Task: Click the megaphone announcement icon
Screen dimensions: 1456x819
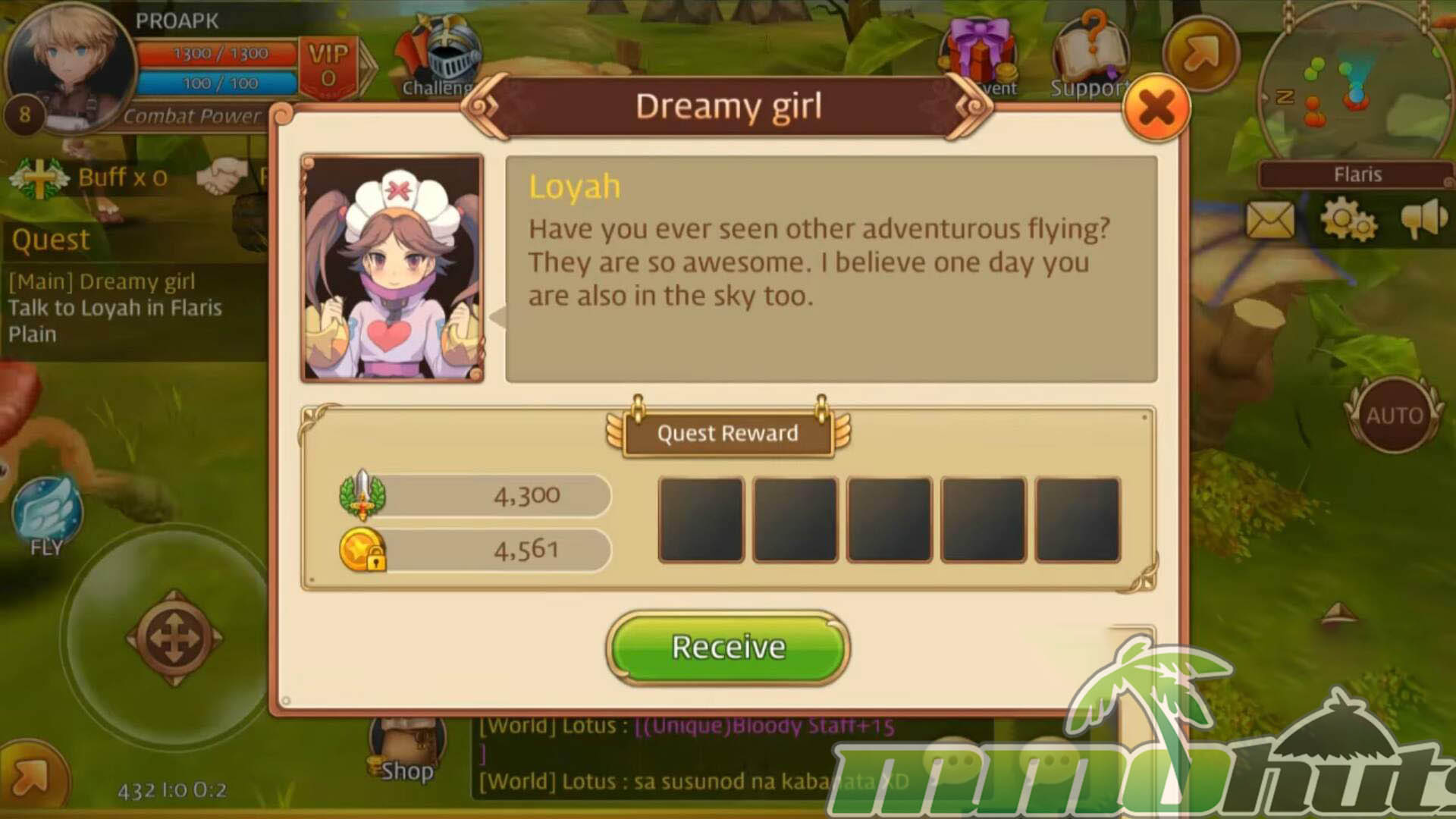Action: 1423,219
